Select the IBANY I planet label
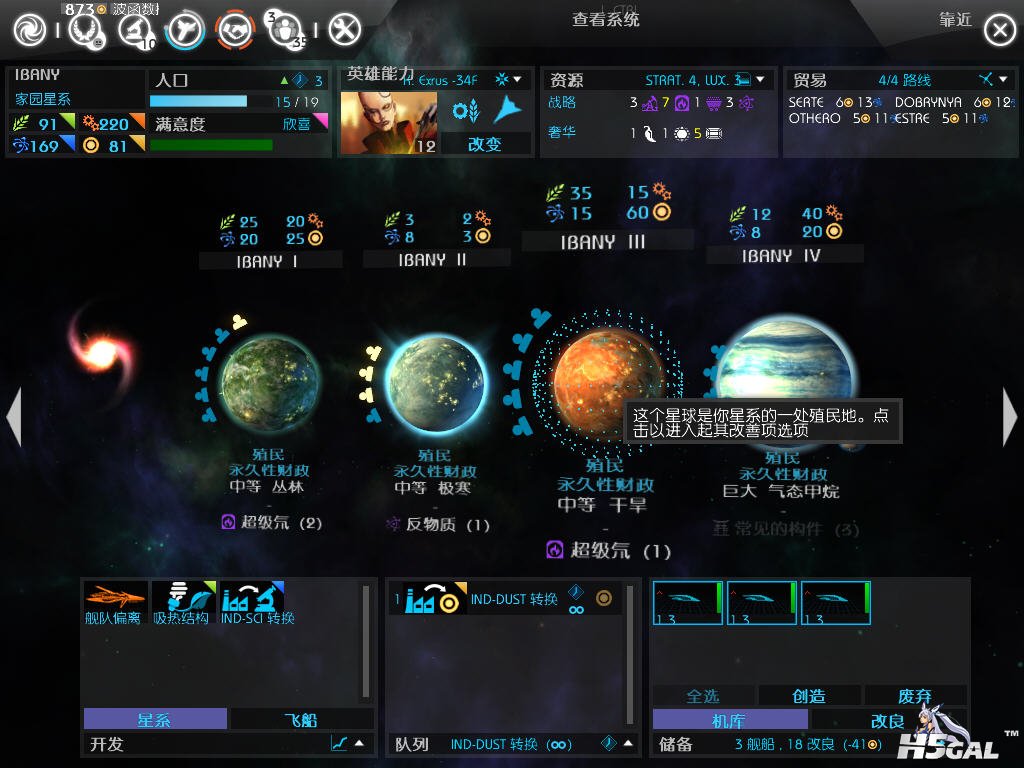 point(268,261)
